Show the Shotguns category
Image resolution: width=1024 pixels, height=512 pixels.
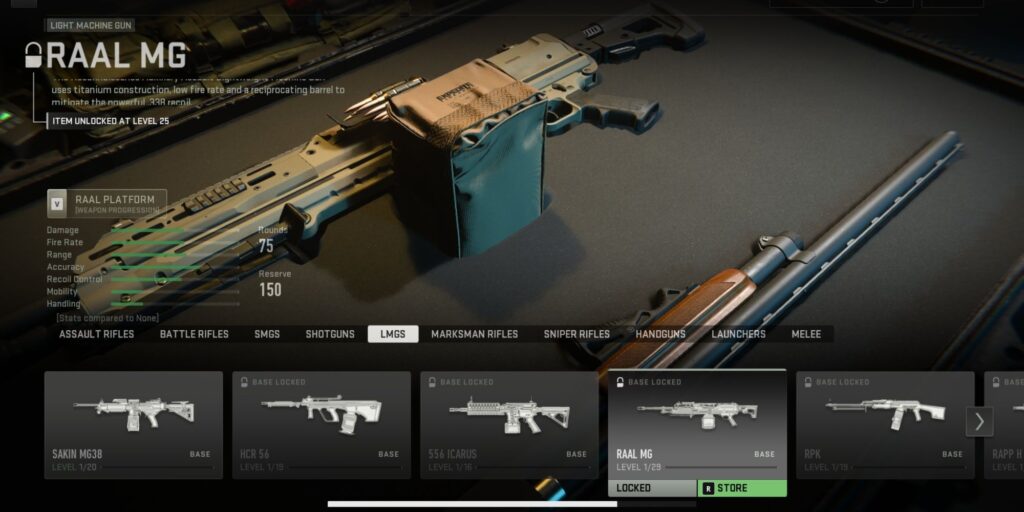click(330, 334)
